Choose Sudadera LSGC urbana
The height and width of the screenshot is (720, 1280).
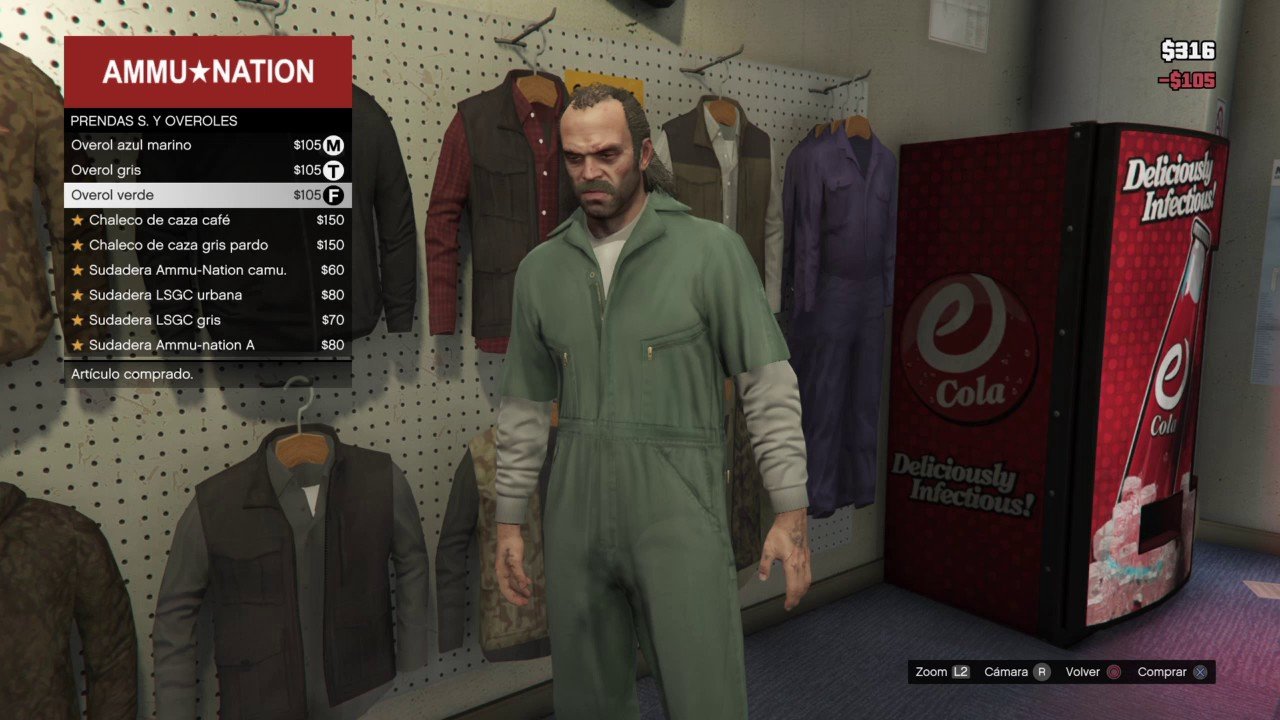pos(207,295)
